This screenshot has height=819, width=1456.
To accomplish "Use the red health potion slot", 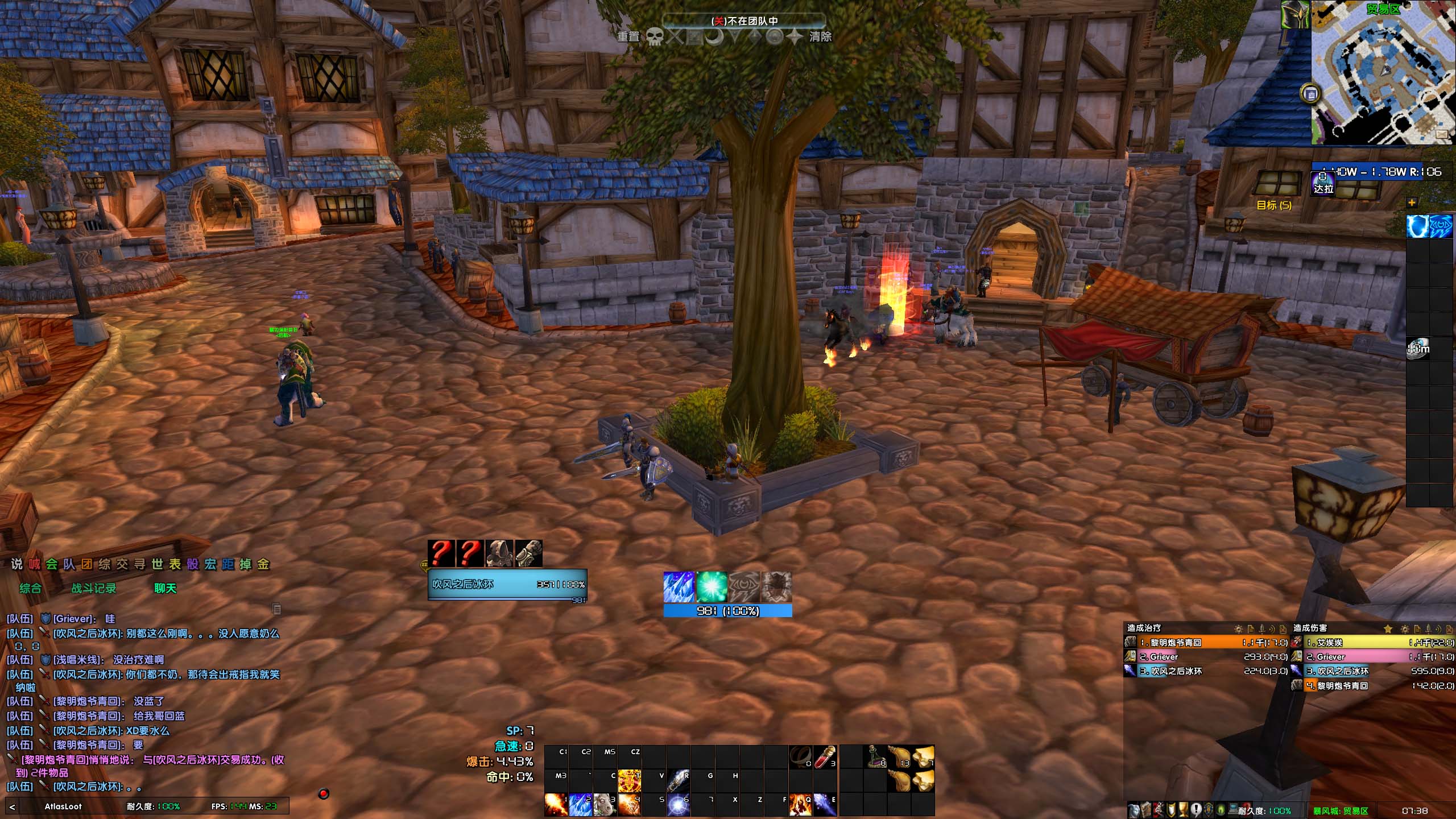I will (825, 757).
